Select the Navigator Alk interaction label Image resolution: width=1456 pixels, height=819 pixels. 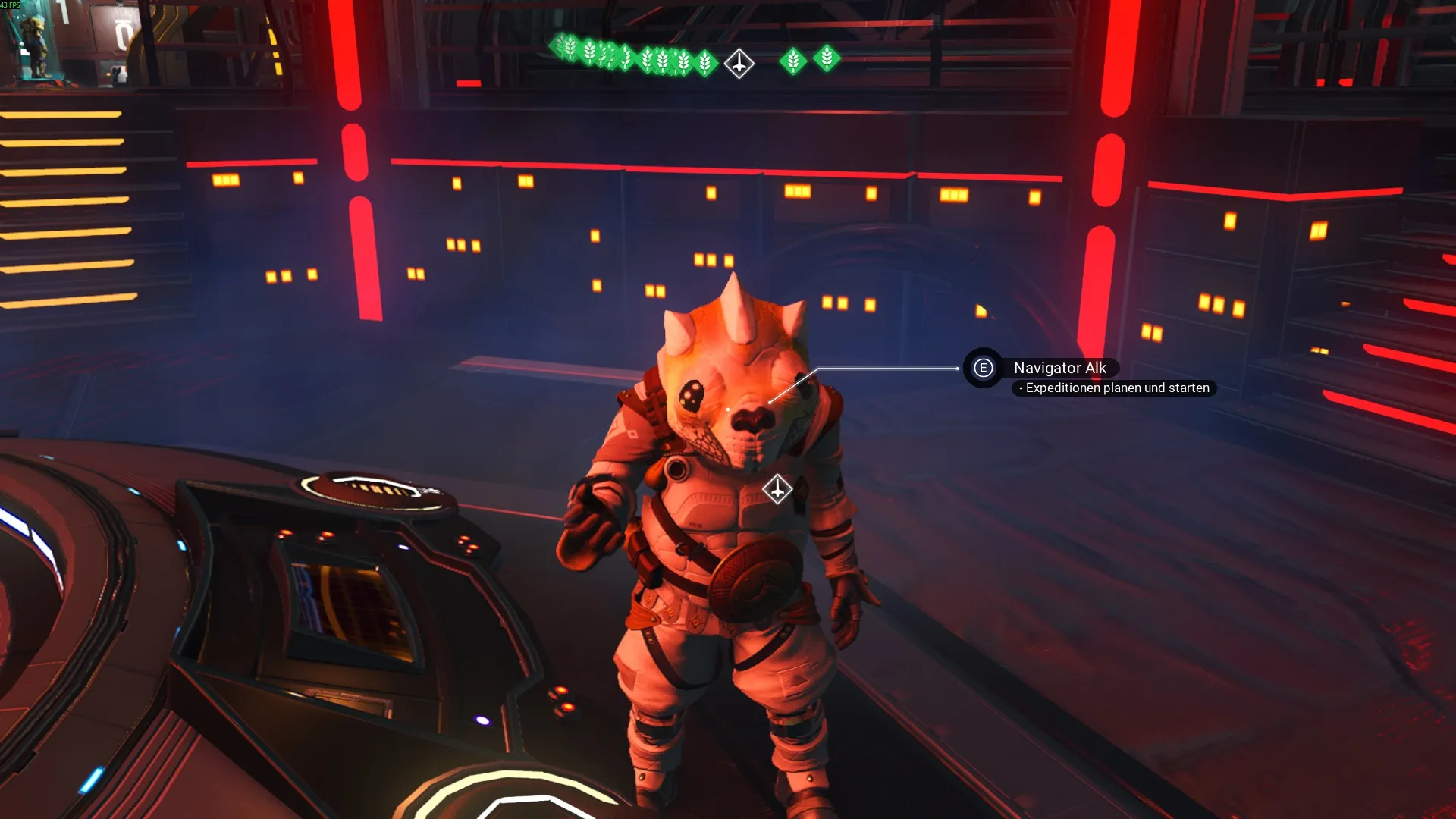1059,368
